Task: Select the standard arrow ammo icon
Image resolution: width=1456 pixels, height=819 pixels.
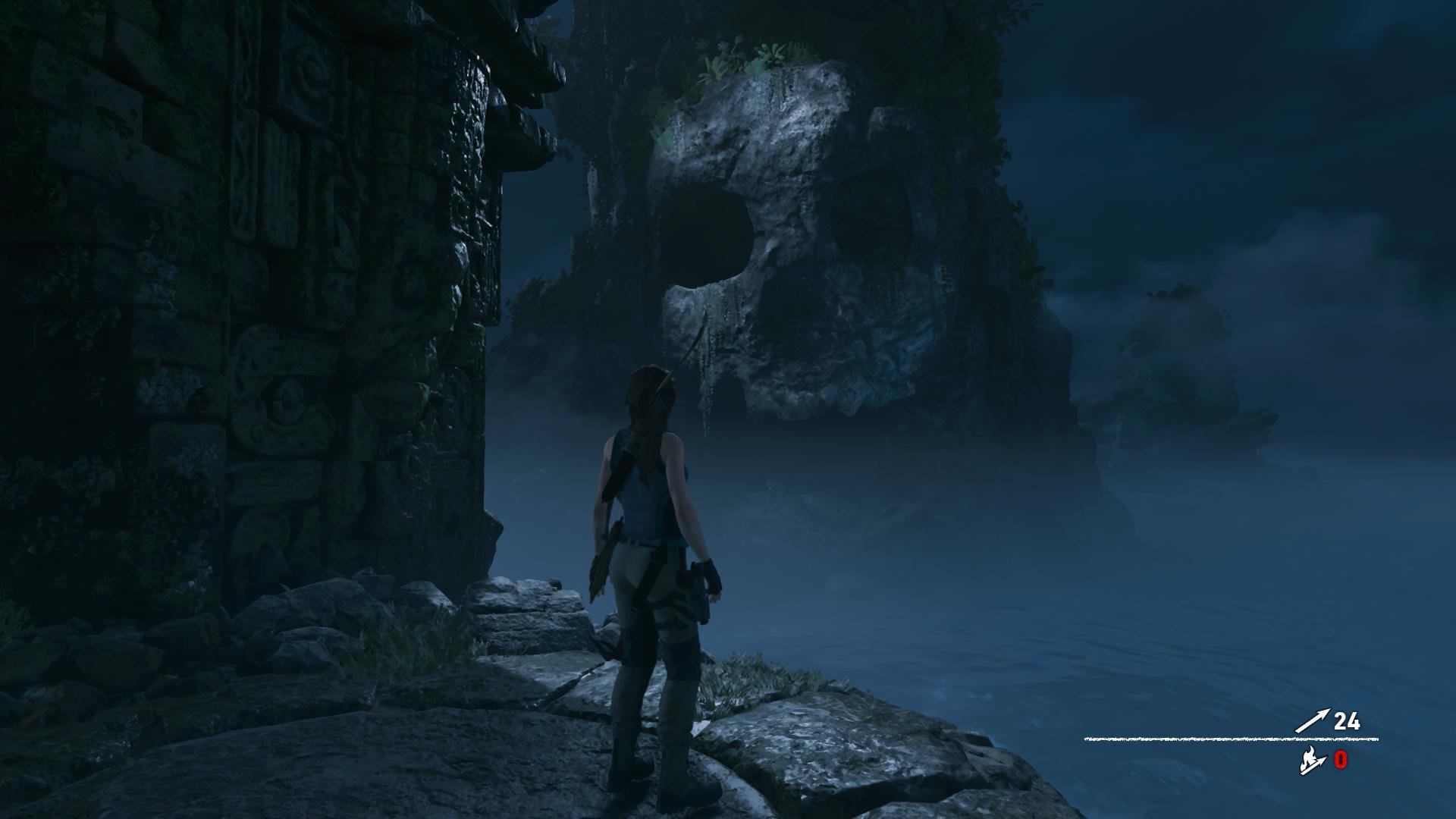Action: click(1312, 721)
